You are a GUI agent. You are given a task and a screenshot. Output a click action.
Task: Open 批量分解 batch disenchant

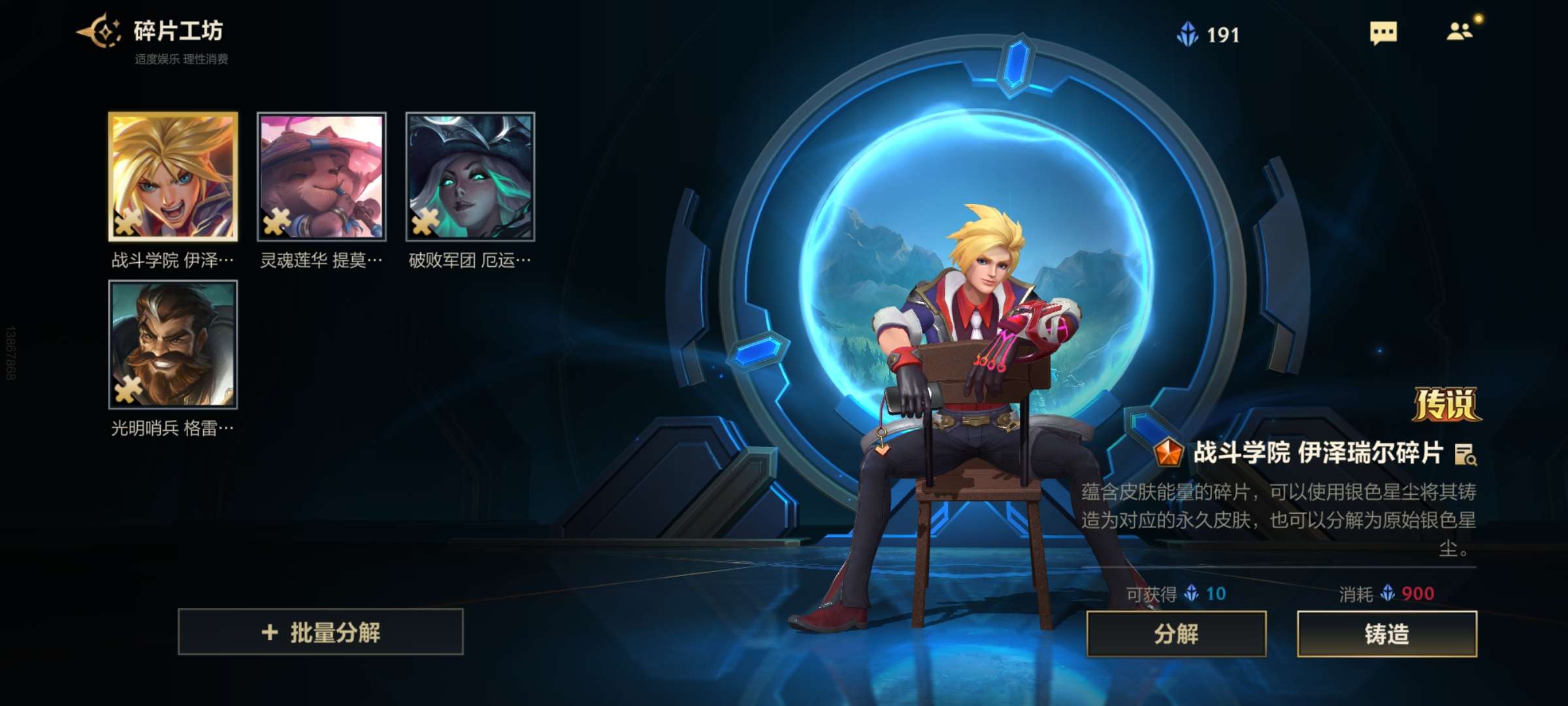321,632
